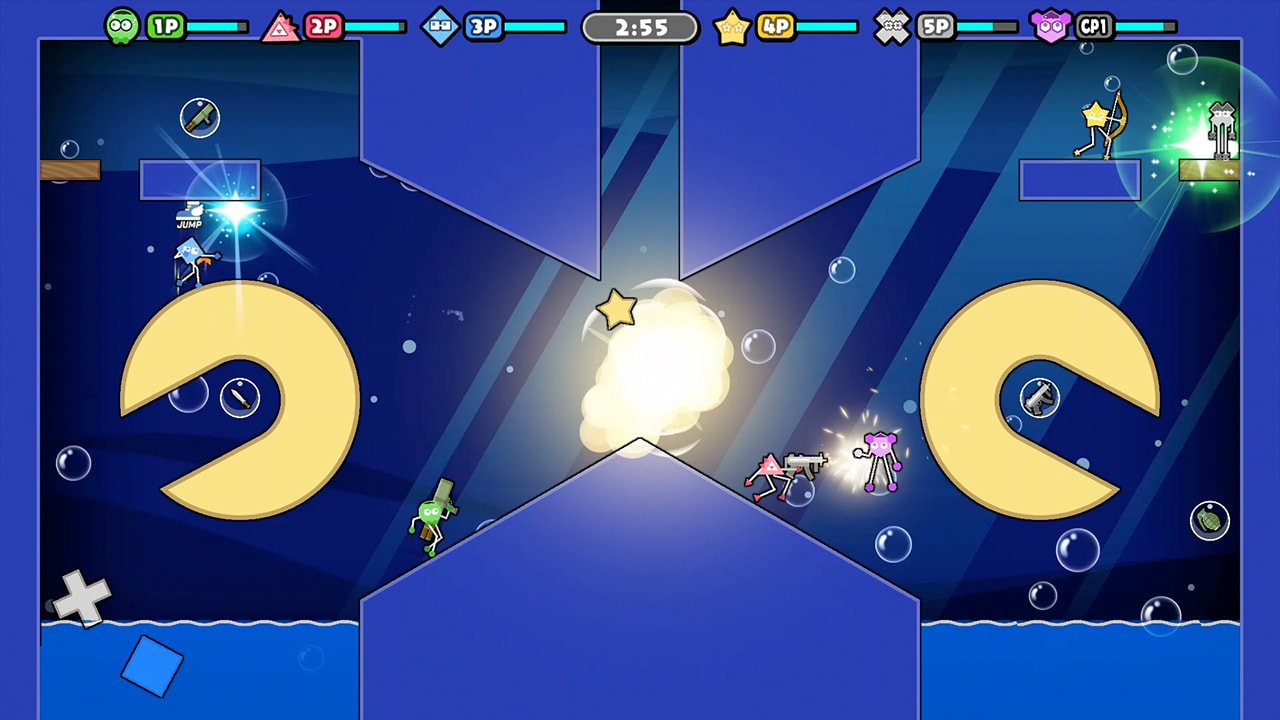Click the blue respawn box near right archer

pyautogui.click(x=1080, y=179)
